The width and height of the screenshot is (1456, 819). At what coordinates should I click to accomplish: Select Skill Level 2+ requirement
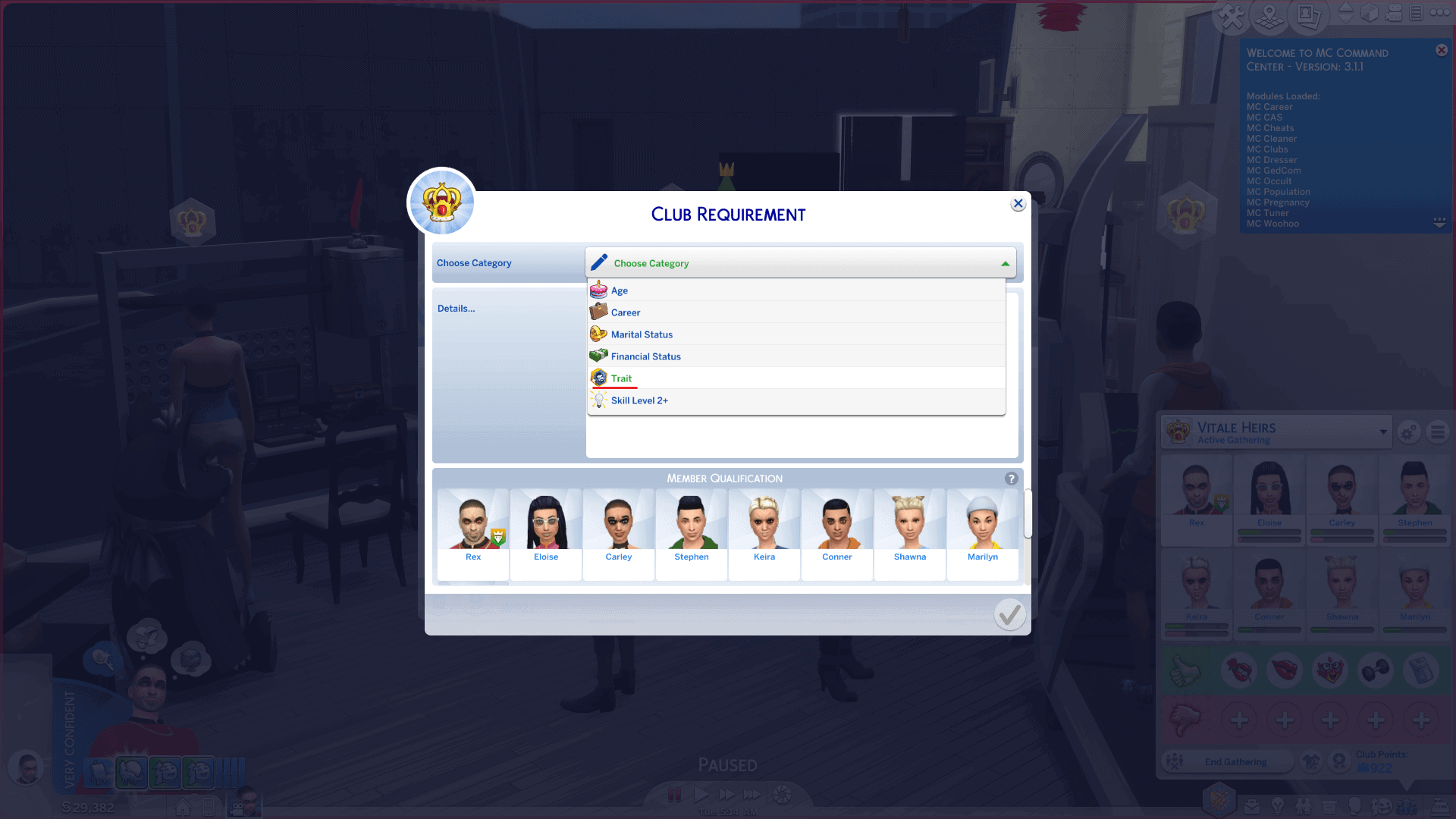(x=639, y=400)
